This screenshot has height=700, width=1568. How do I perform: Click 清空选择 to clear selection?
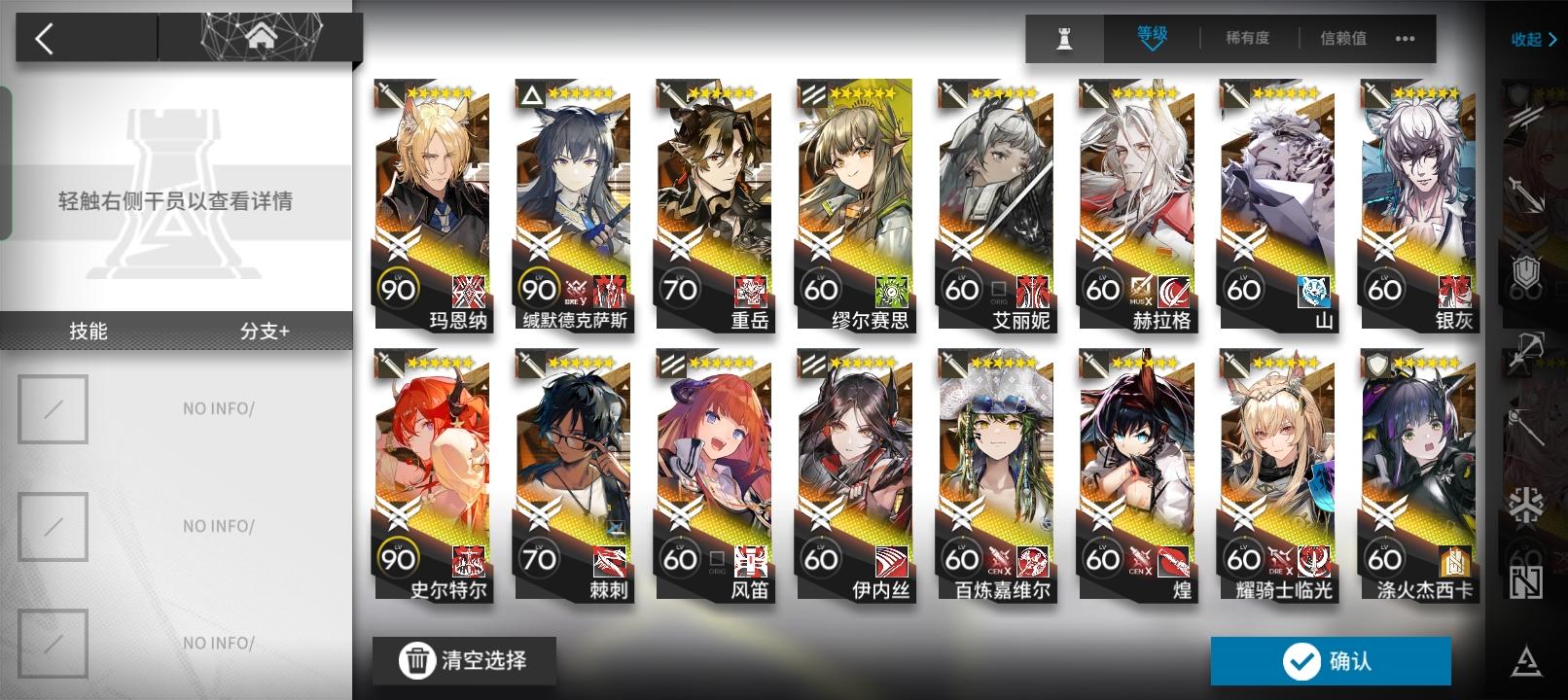click(x=464, y=660)
